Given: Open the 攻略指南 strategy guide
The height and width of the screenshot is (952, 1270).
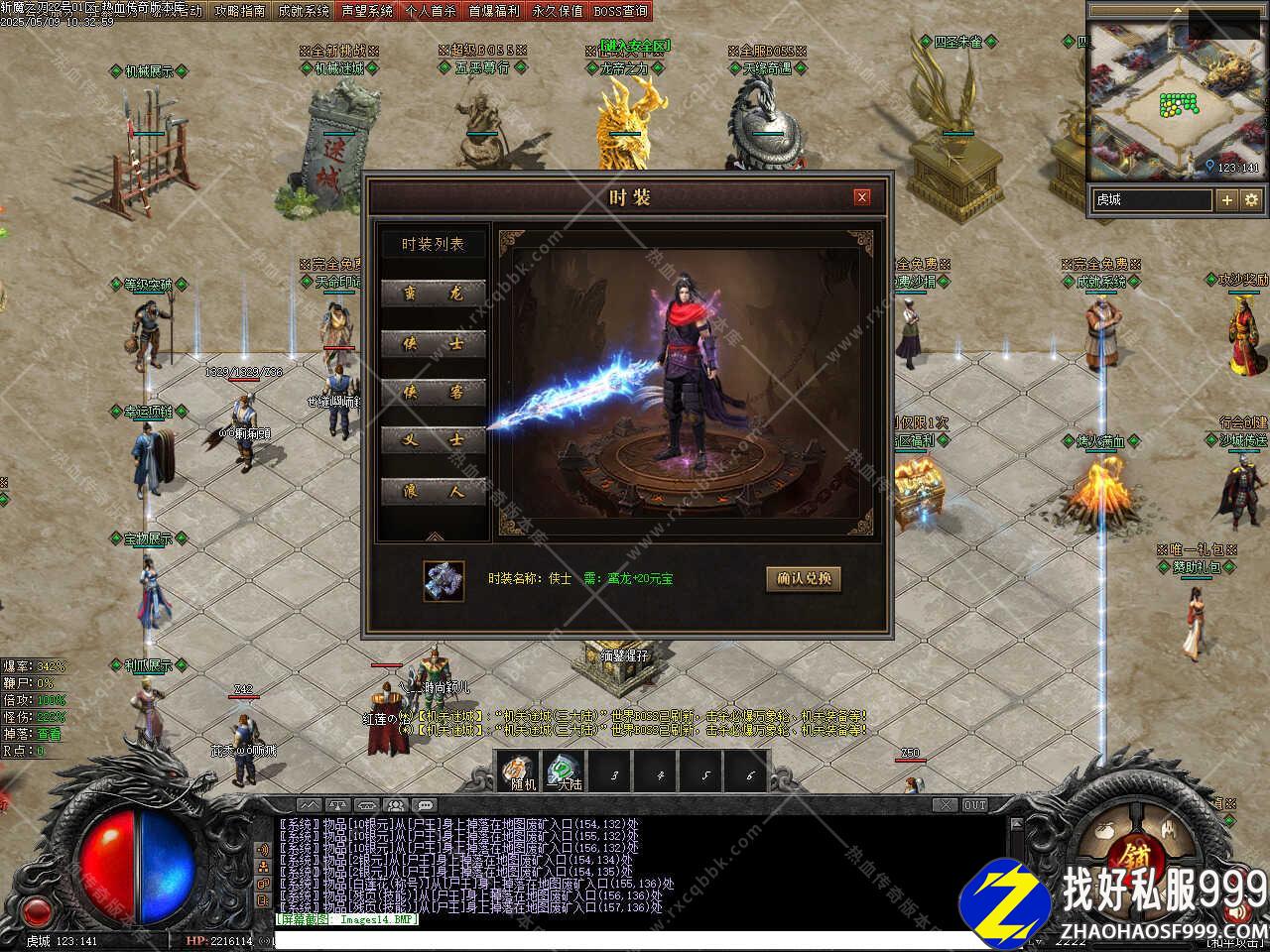Looking at the screenshot, I should [240, 11].
